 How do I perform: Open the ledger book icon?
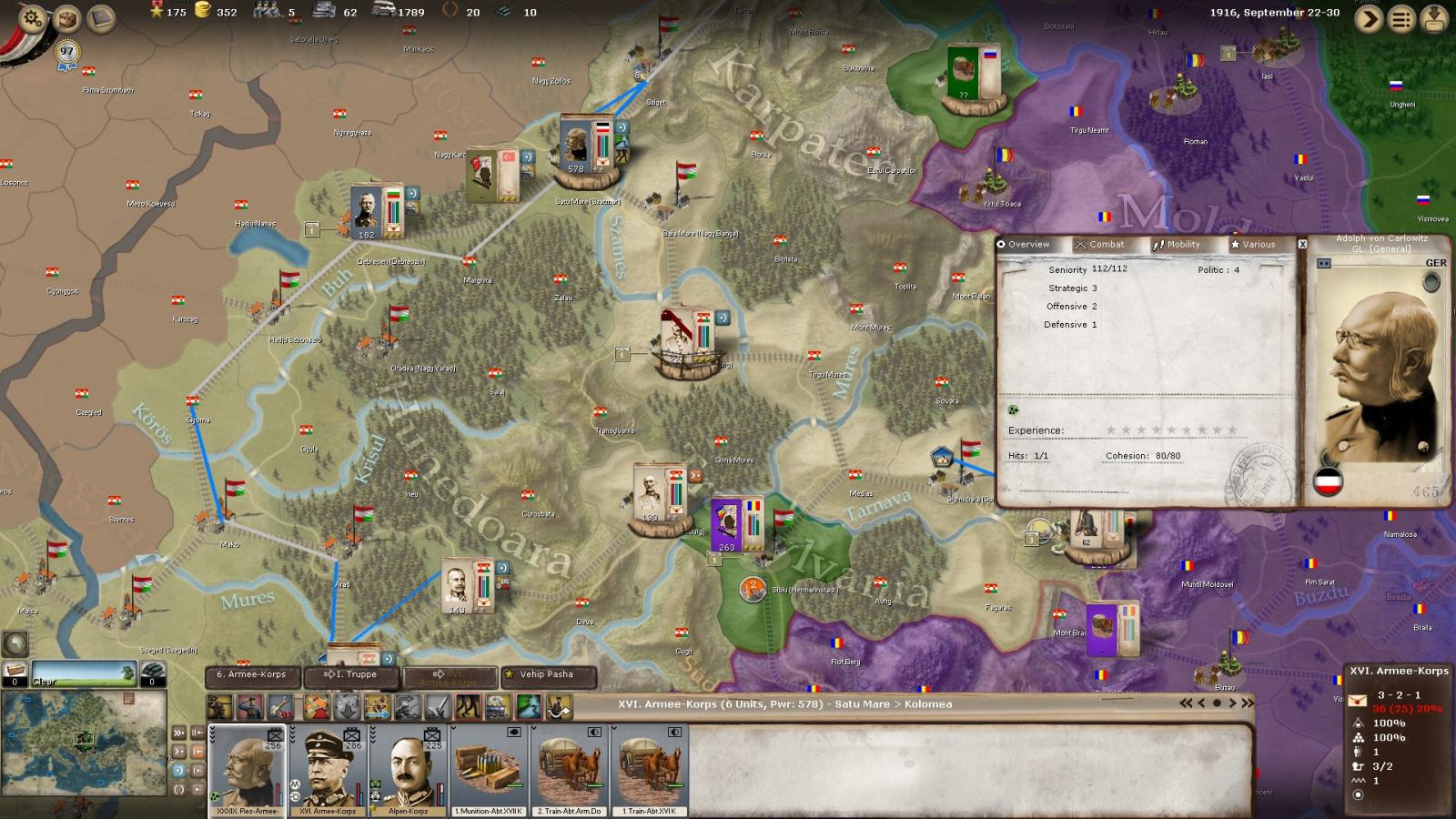pyautogui.click(x=100, y=18)
